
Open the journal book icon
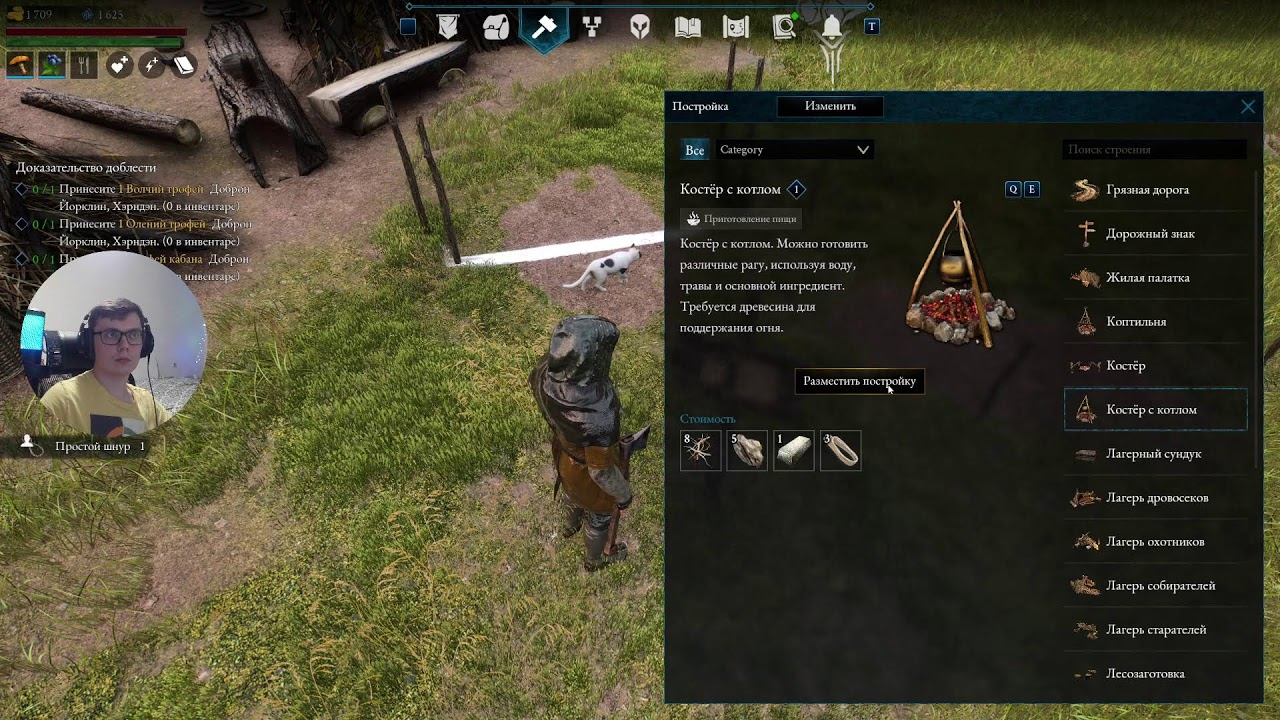click(x=688, y=27)
